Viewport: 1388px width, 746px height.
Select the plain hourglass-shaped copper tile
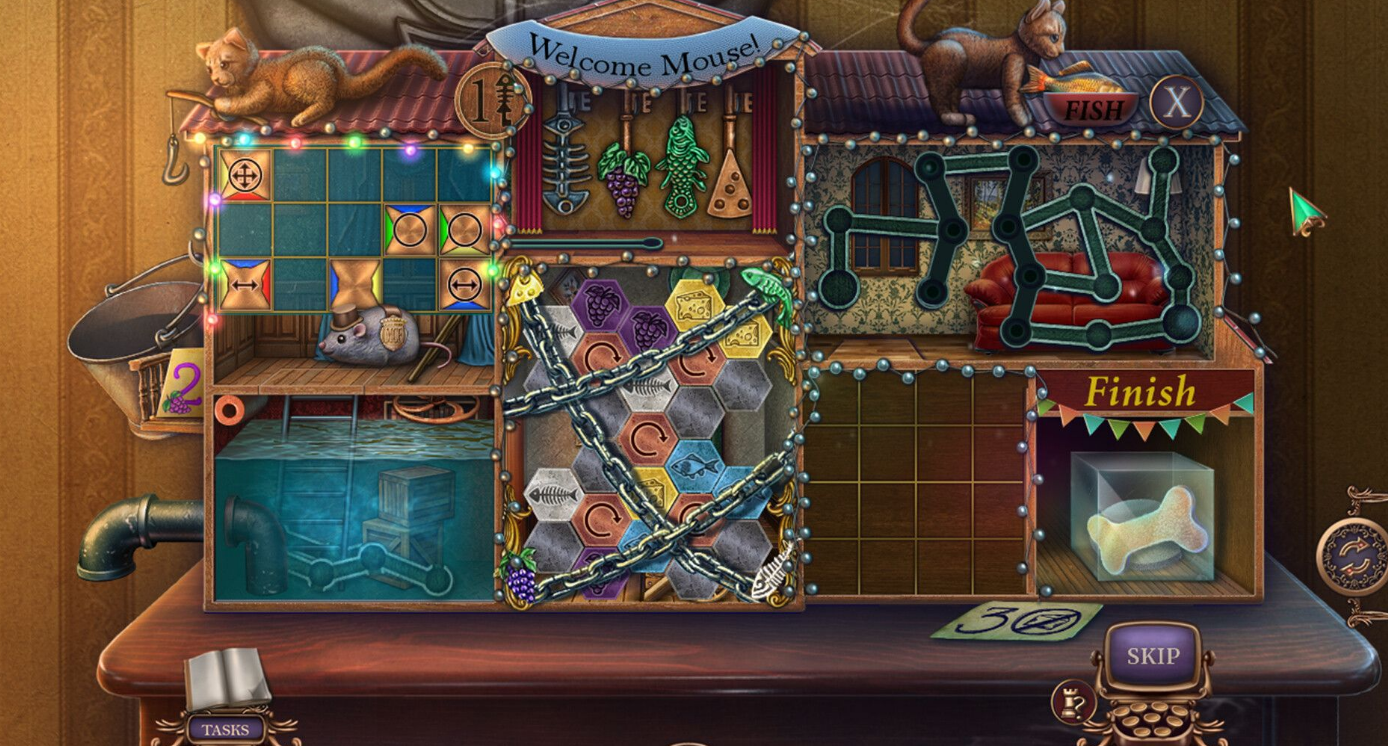pos(357,284)
